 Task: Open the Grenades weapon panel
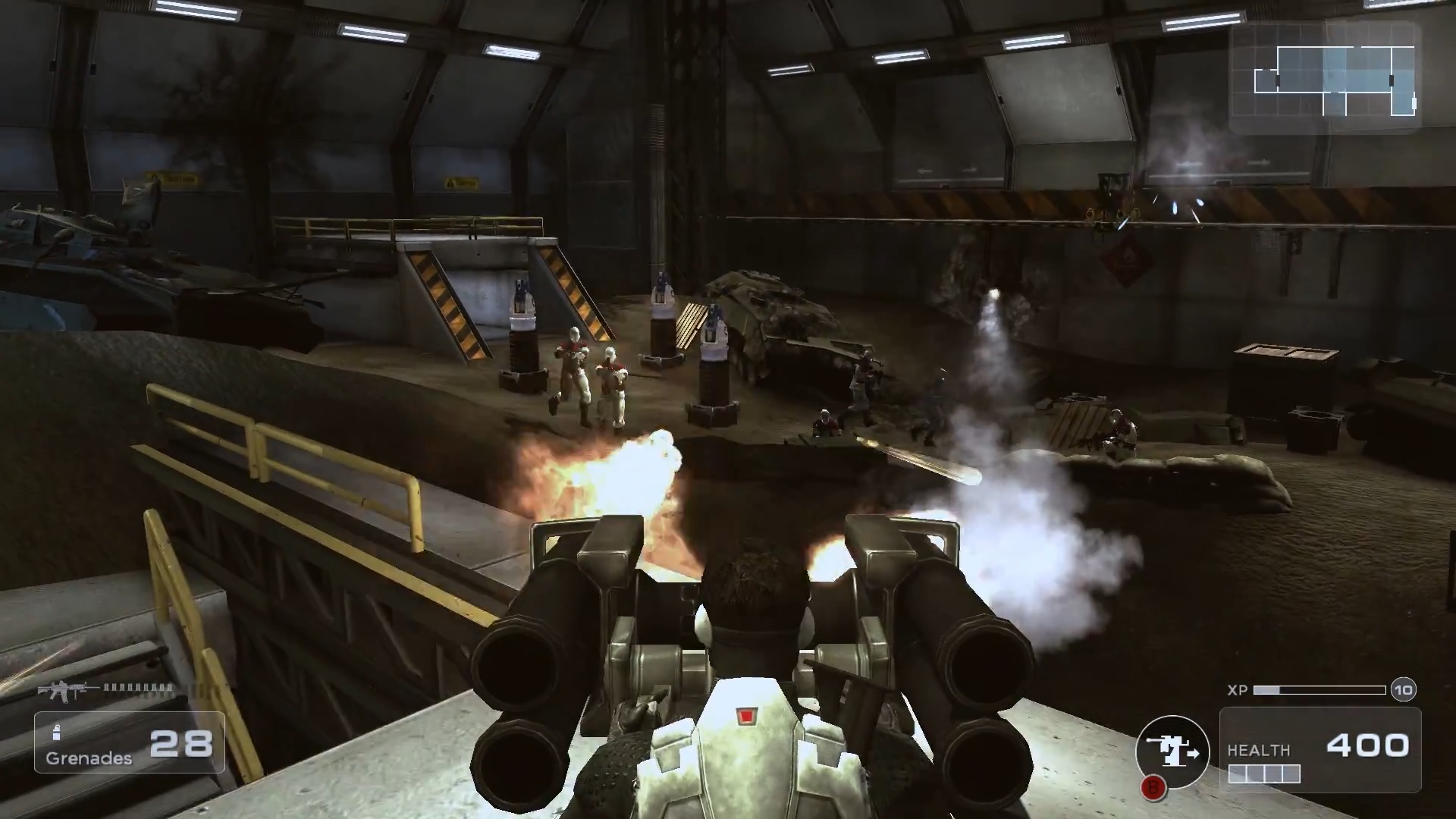129,742
